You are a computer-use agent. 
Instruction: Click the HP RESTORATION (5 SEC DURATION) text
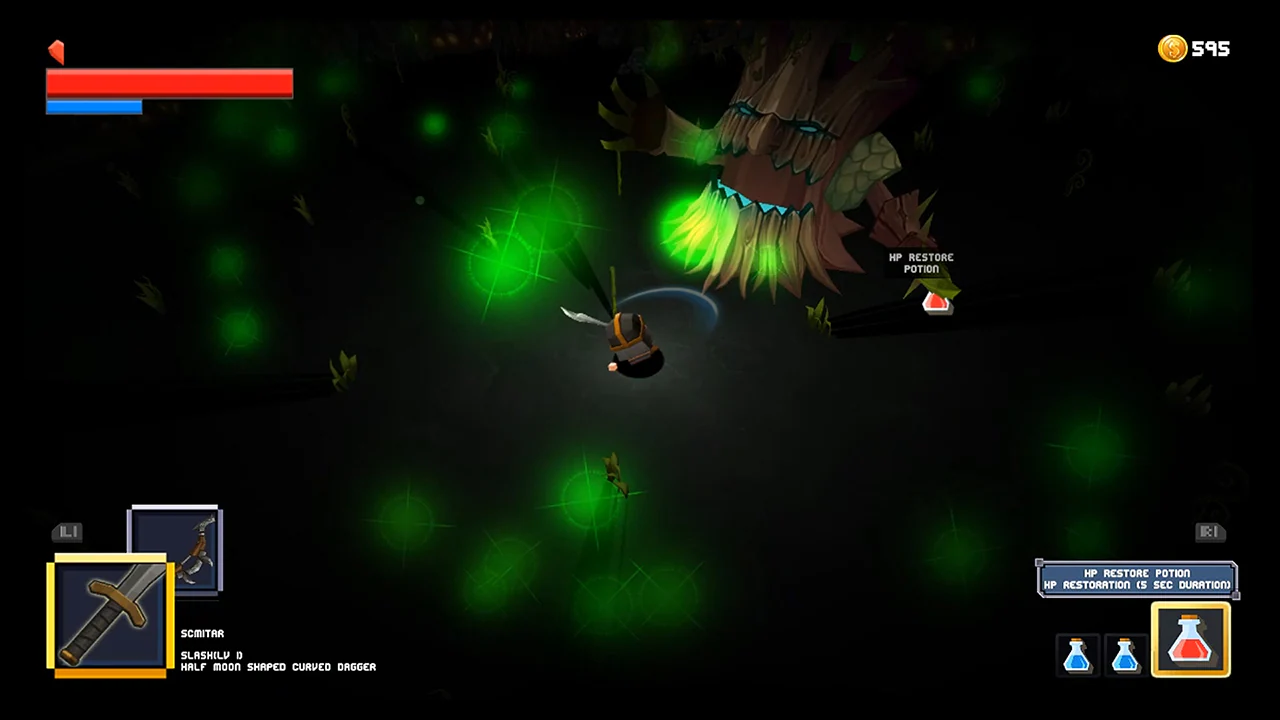pos(1137,584)
